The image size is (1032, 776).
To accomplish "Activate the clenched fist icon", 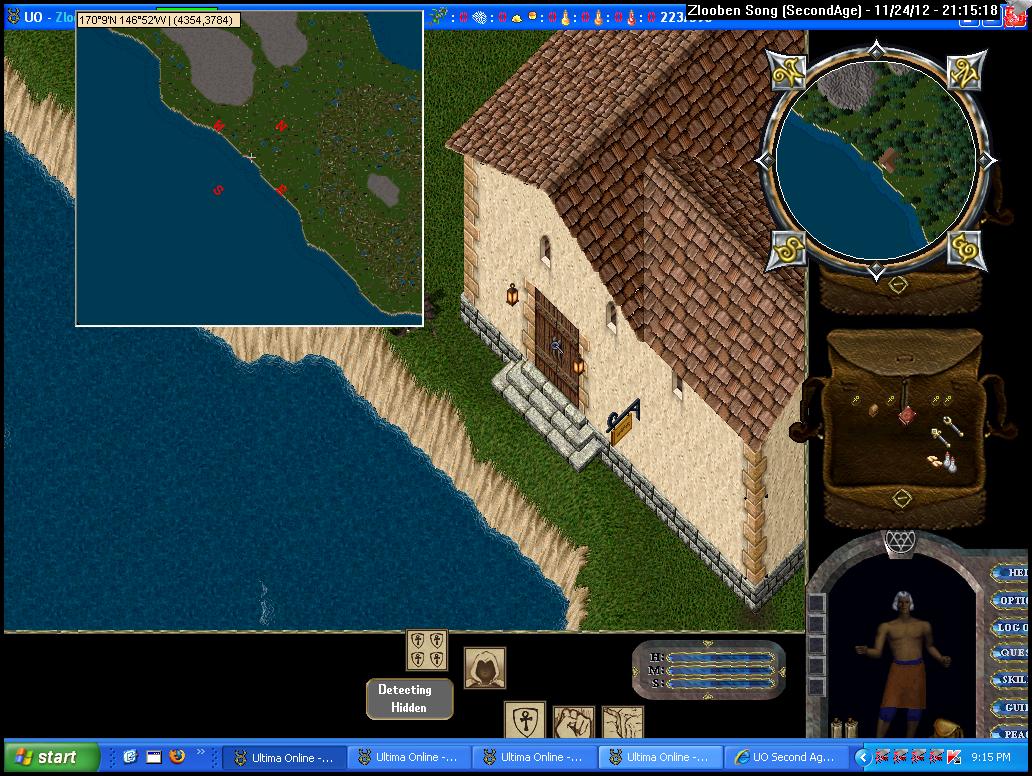I will 574,723.
